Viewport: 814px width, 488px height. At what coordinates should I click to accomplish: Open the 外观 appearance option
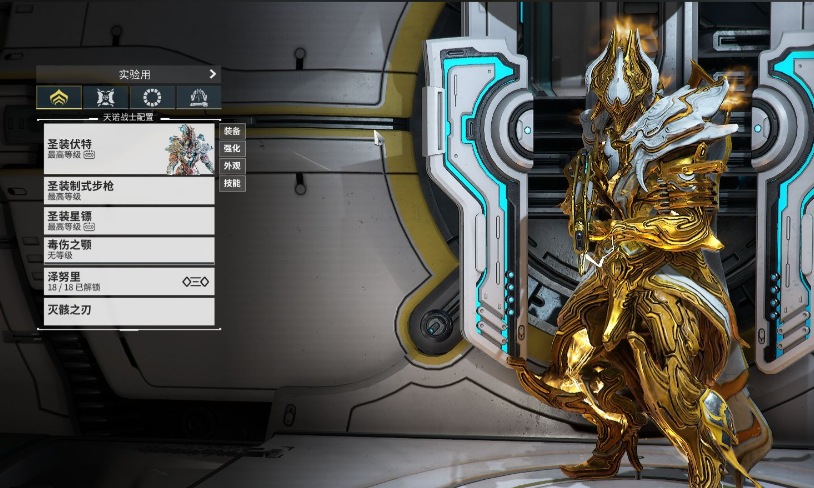point(232,166)
